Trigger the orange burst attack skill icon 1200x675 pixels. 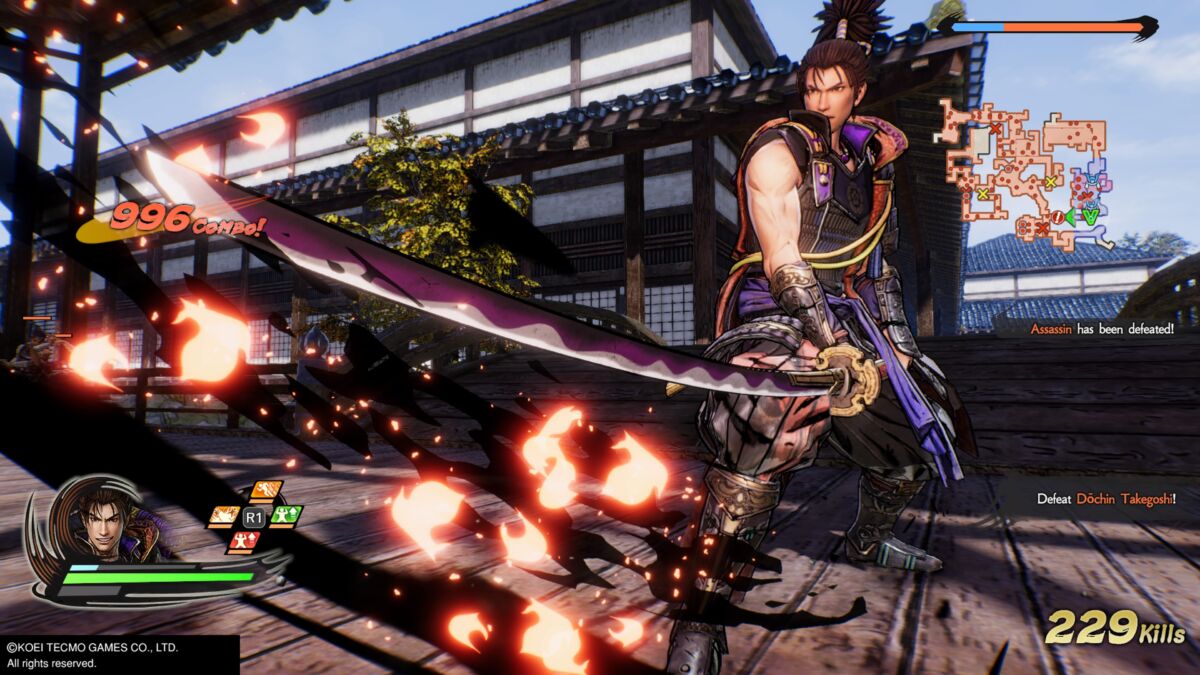224,516
